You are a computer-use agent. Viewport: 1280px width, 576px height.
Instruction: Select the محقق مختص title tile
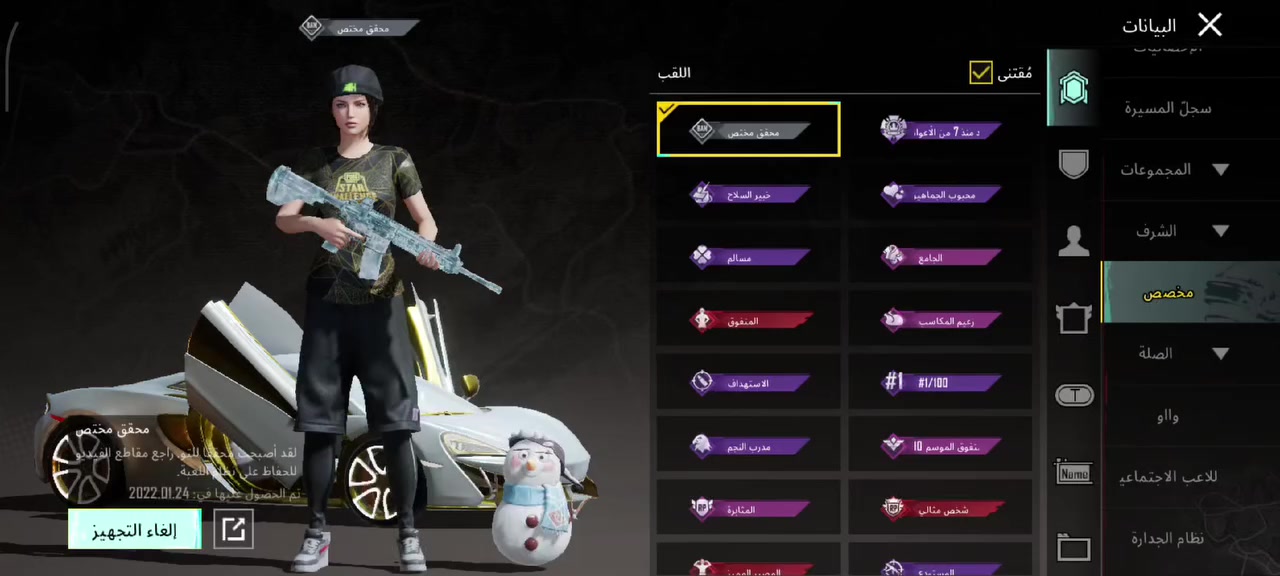[x=748, y=130]
